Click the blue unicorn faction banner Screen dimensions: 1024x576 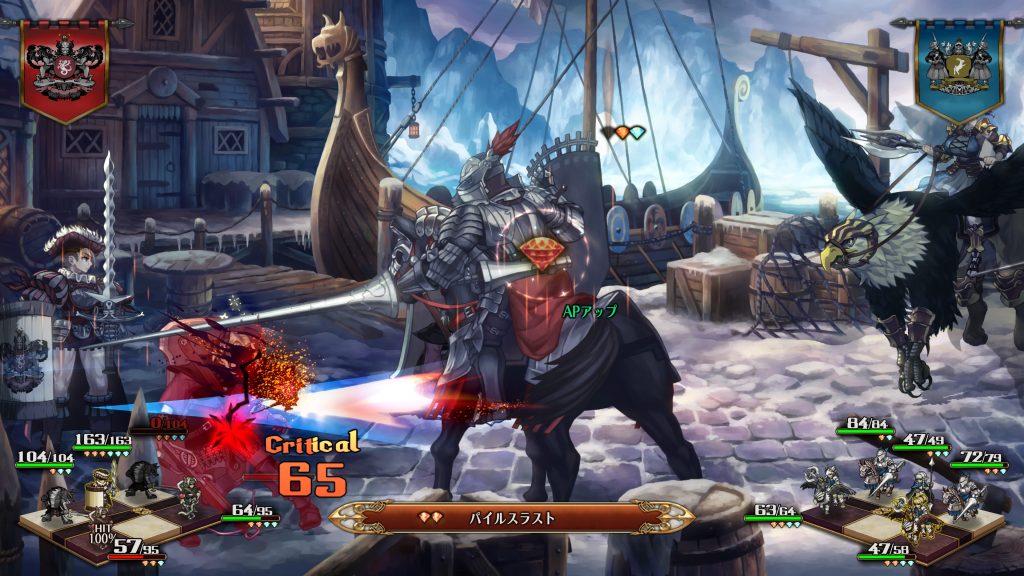[x=958, y=67]
